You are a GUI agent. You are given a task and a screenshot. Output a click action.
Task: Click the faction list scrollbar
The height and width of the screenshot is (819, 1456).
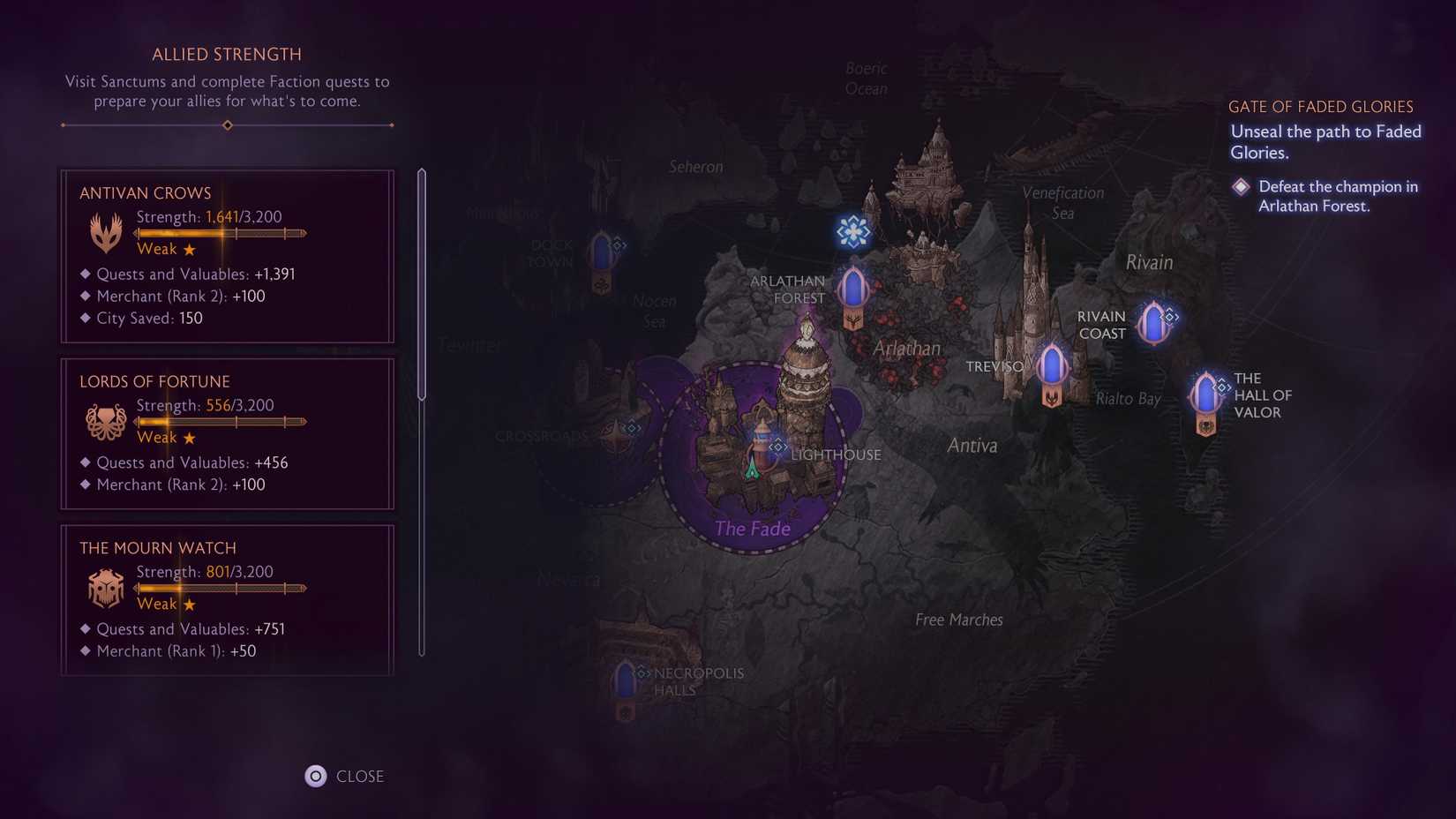pyautogui.click(x=422, y=284)
